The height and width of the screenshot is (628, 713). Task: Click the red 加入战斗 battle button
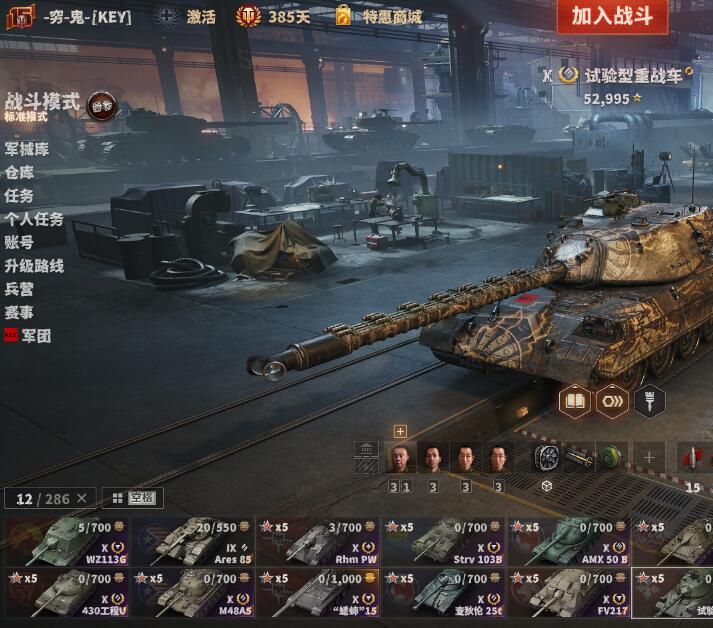[612, 17]
